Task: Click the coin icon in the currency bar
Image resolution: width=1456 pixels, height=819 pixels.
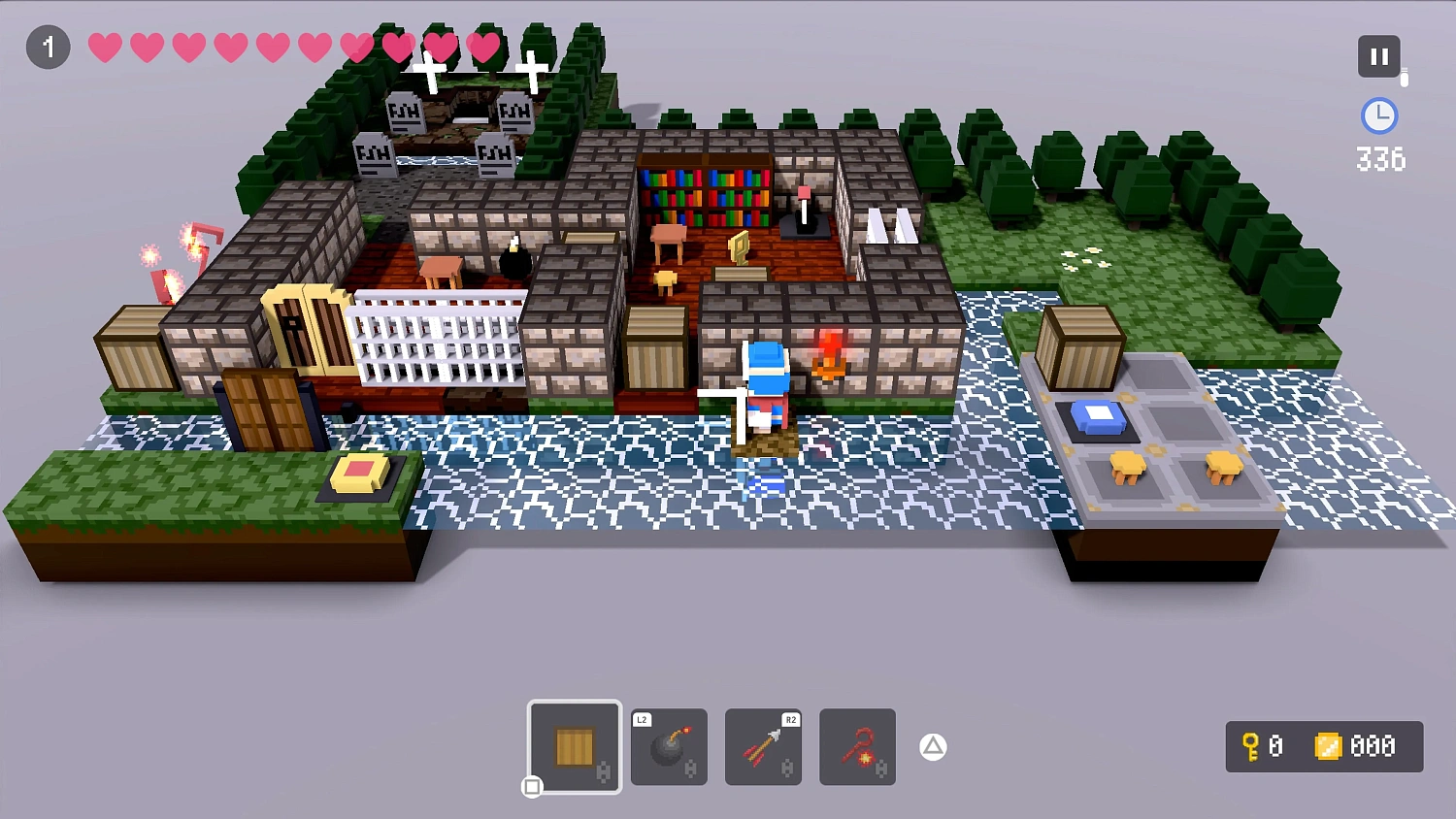Action: (1328, 747)
